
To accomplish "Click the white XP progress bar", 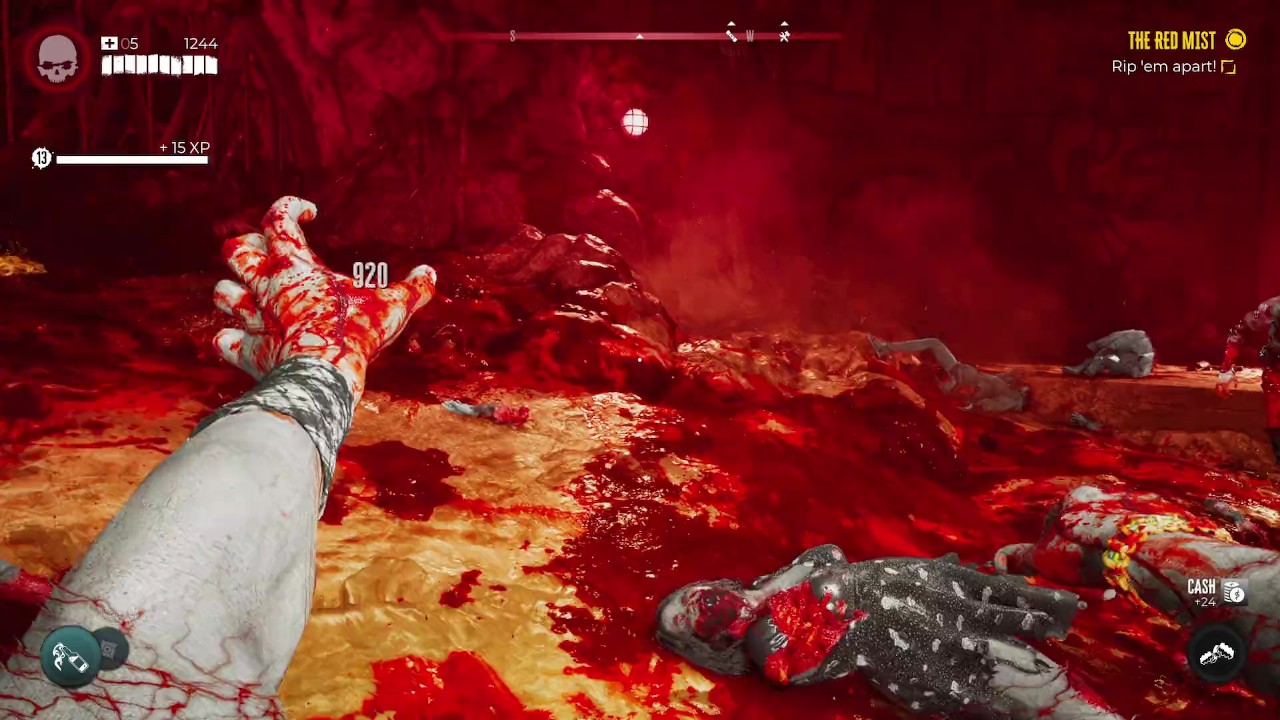I will pyautogui.click(x=130, y=160).
